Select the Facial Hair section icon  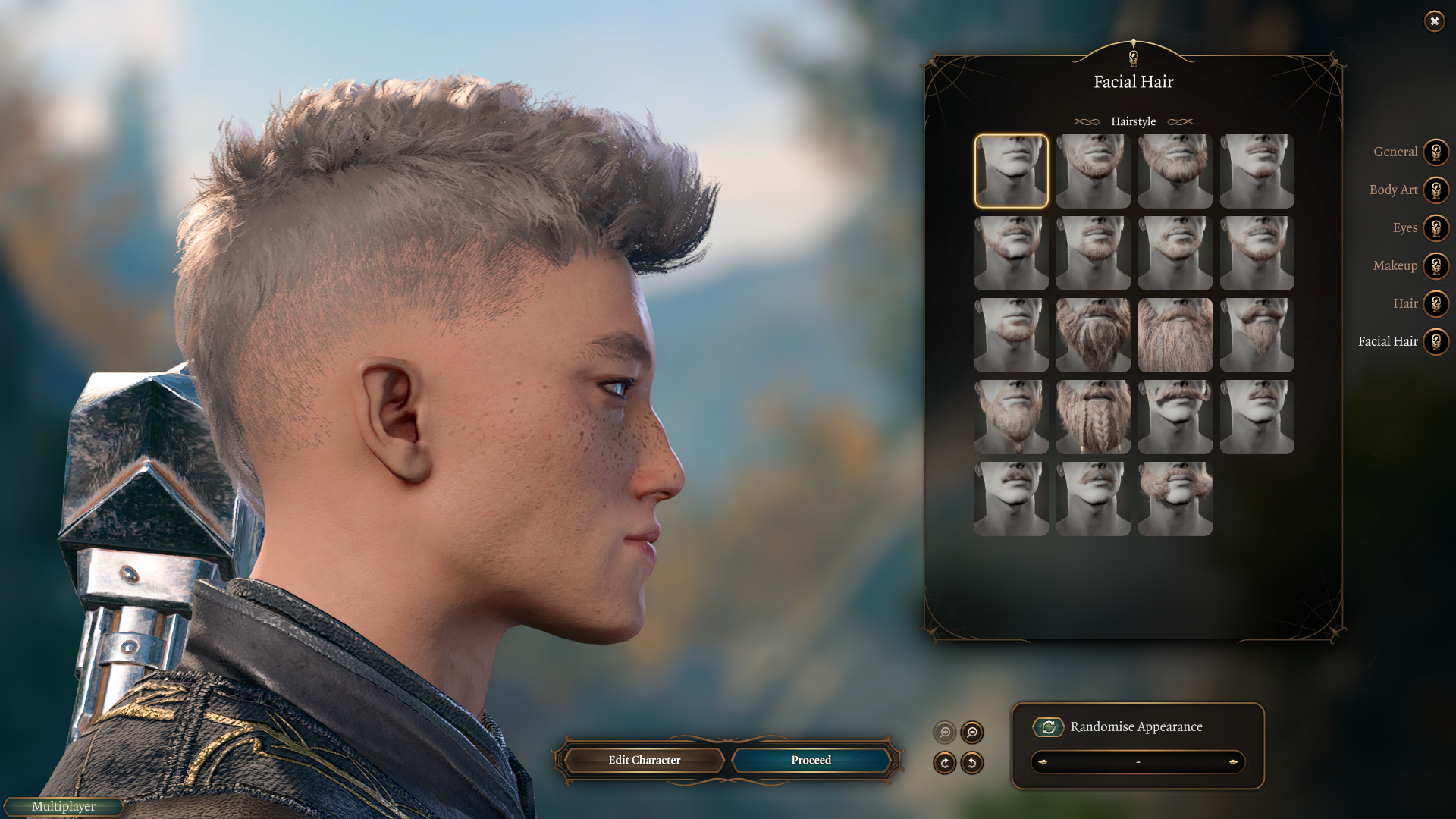coord(1436,341)
